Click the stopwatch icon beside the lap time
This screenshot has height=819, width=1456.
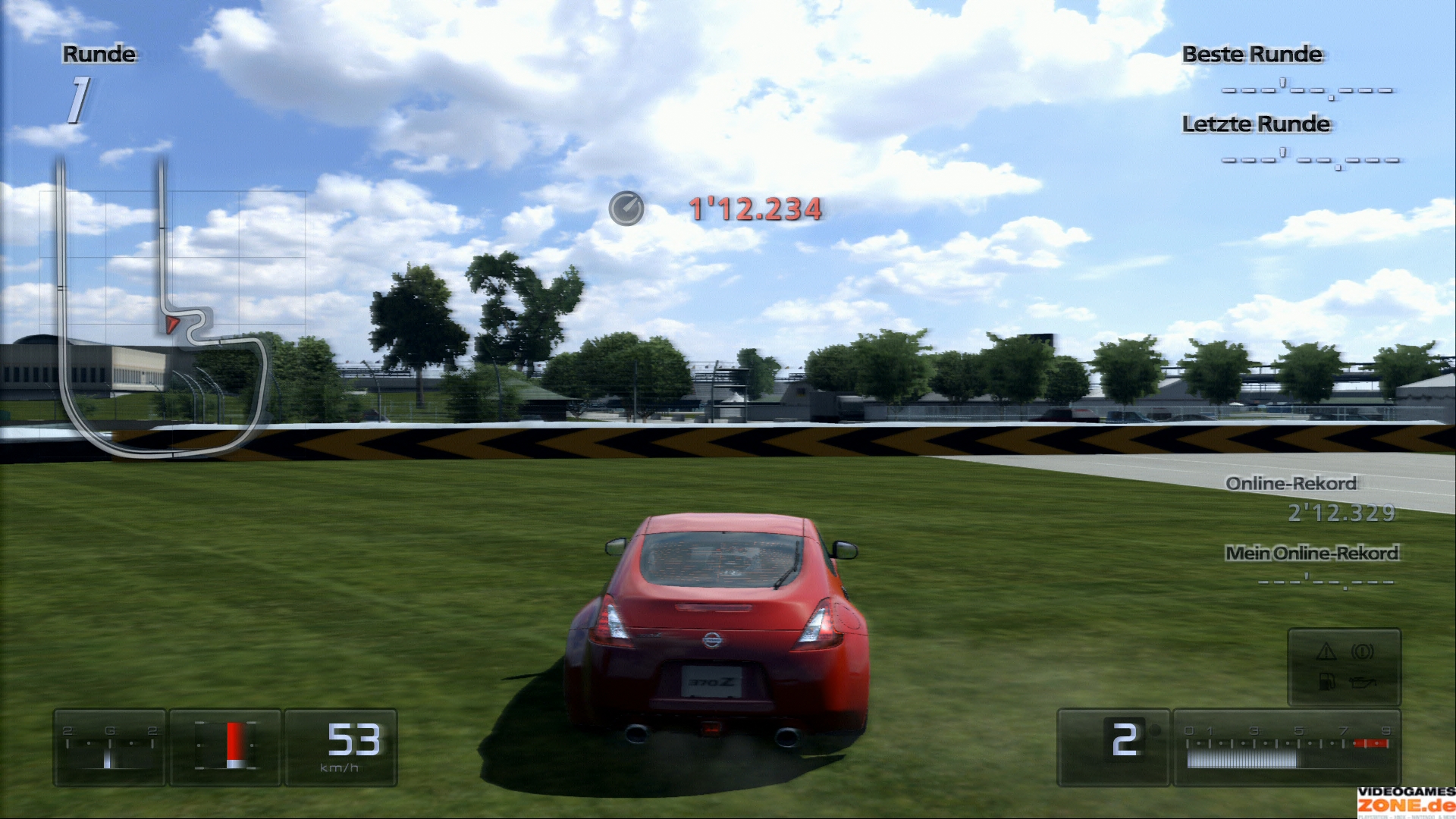click(626, 209)
